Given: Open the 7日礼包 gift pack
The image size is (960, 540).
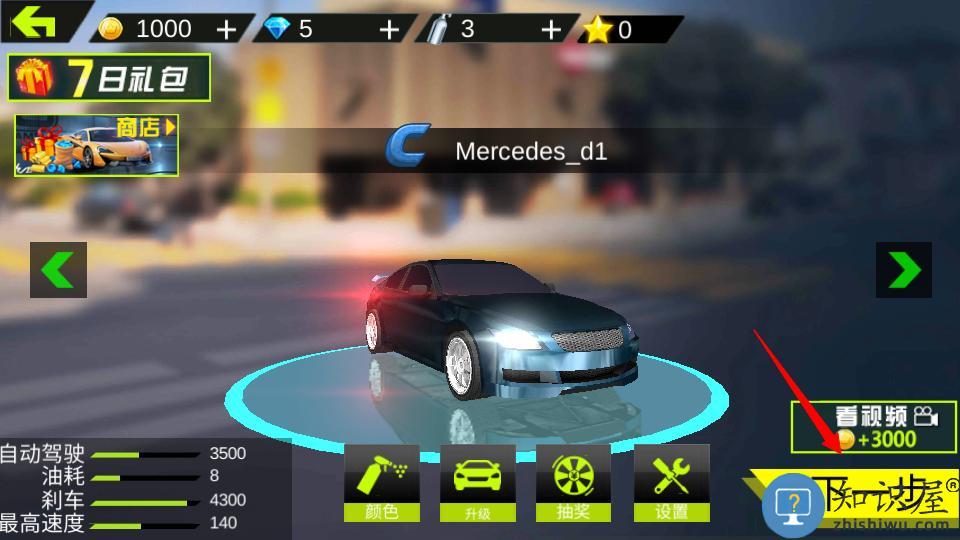Looking at the screenshot, I should 110,78.
